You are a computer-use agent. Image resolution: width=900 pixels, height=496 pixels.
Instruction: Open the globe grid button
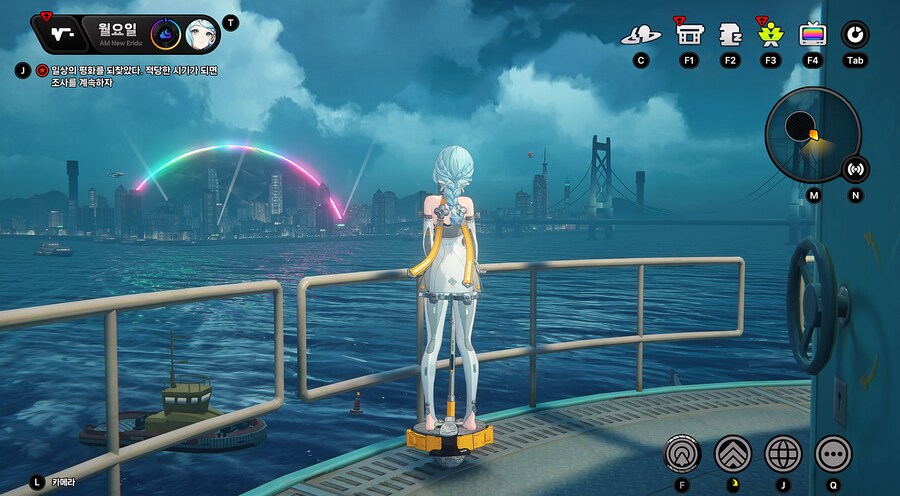[783, 454]
